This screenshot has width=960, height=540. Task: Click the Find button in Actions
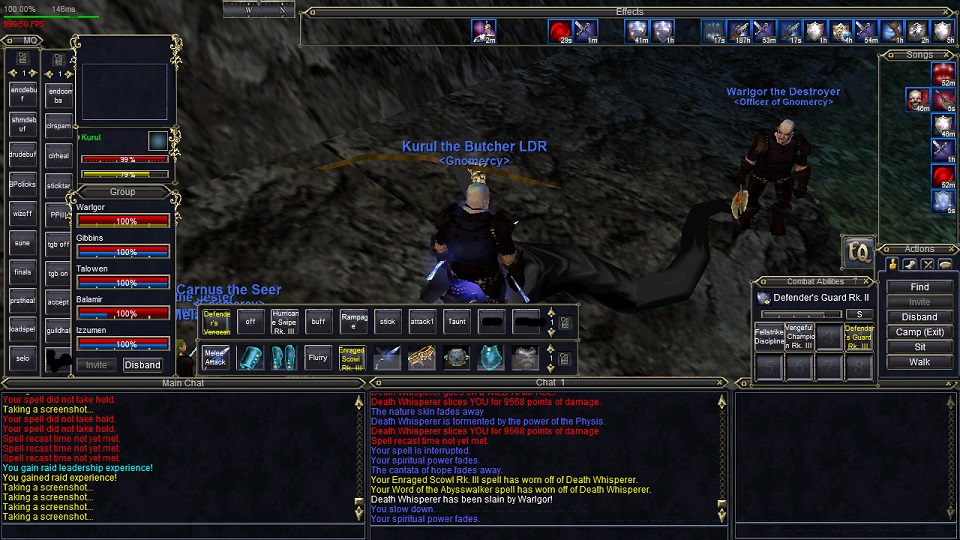point(919,287)
